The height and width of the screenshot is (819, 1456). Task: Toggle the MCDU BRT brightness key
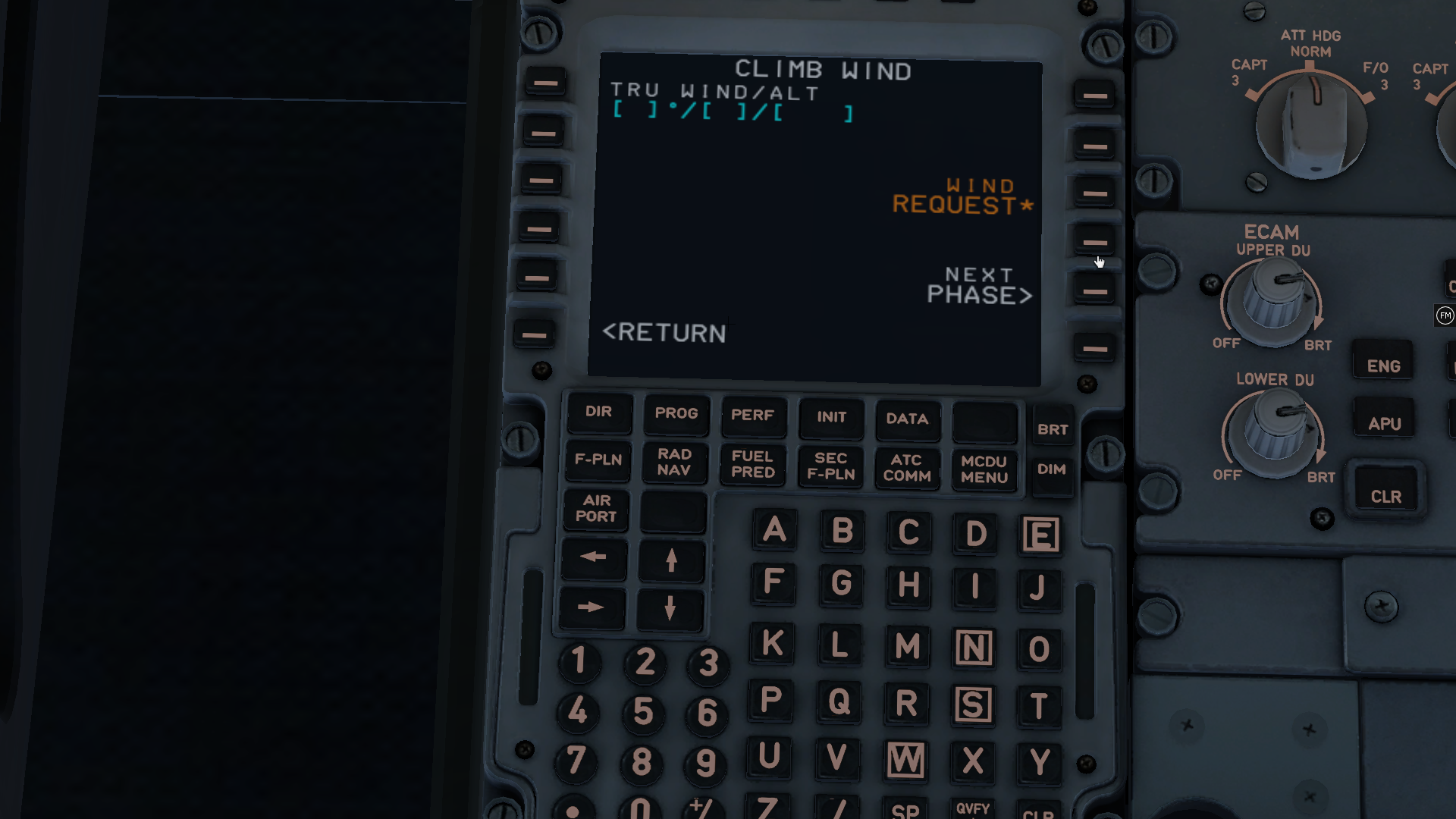[x=1053, y=428]
